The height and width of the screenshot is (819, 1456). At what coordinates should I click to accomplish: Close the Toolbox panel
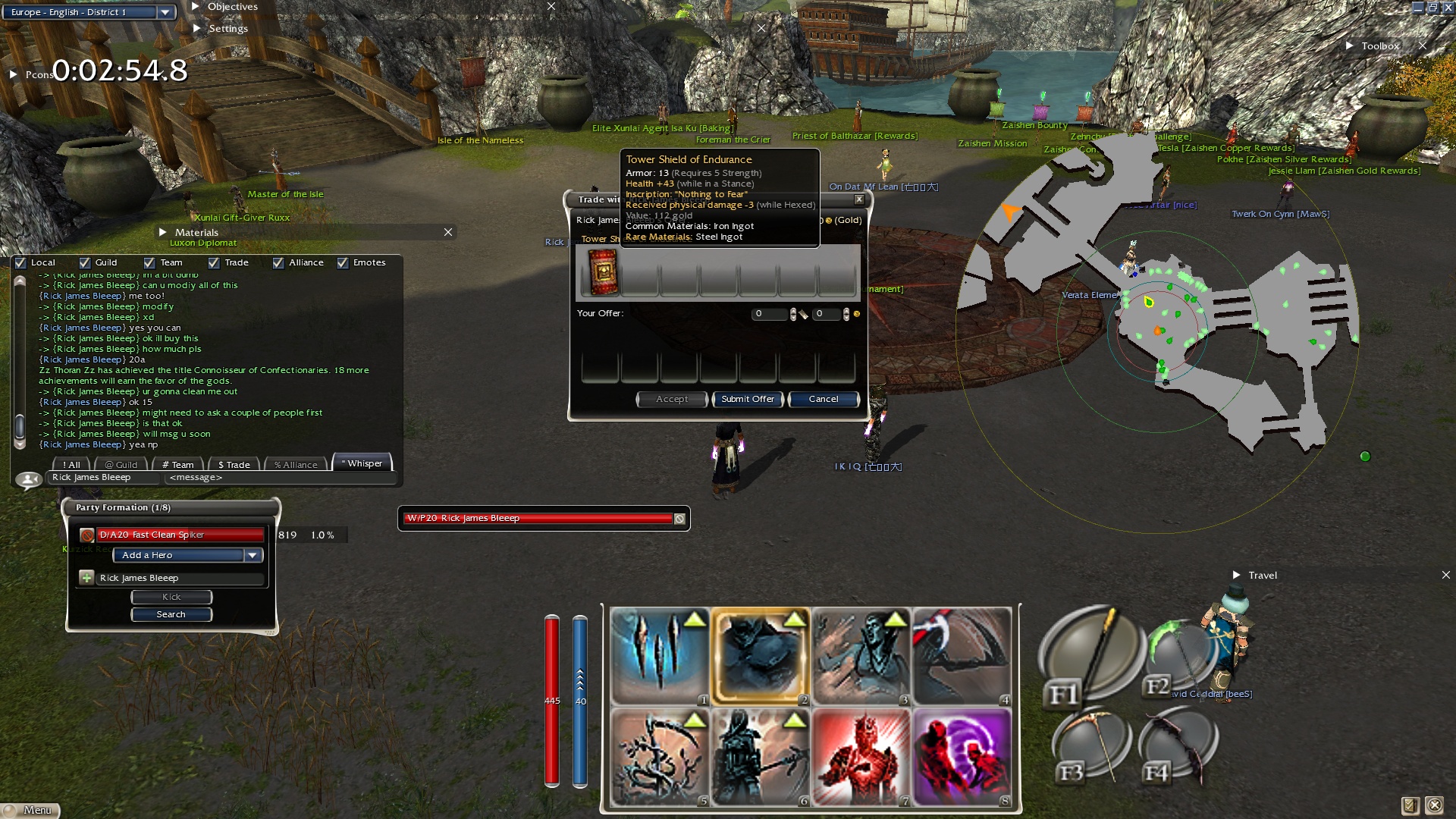click(1423, 45)
